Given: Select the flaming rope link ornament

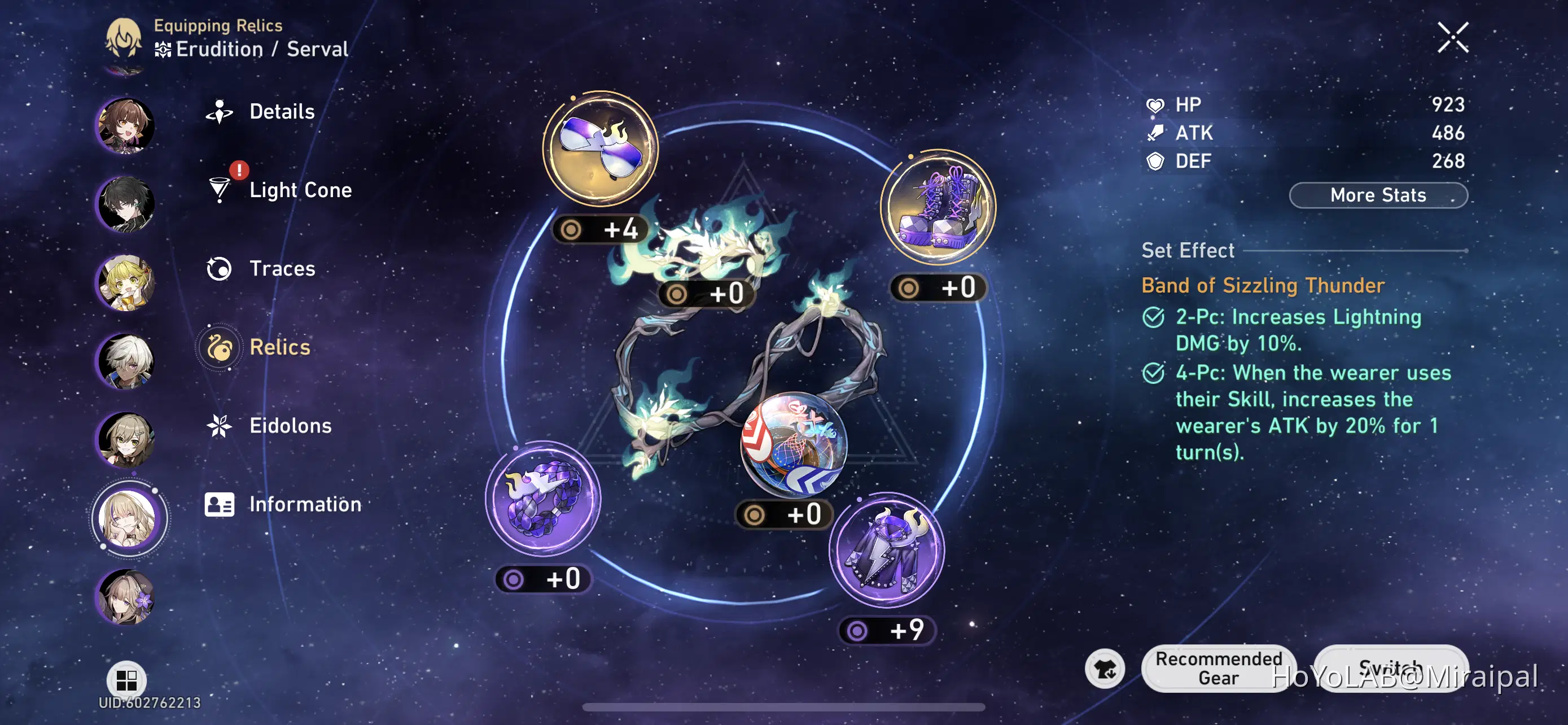Looking at the screenshot, I should tap(706, 250).
